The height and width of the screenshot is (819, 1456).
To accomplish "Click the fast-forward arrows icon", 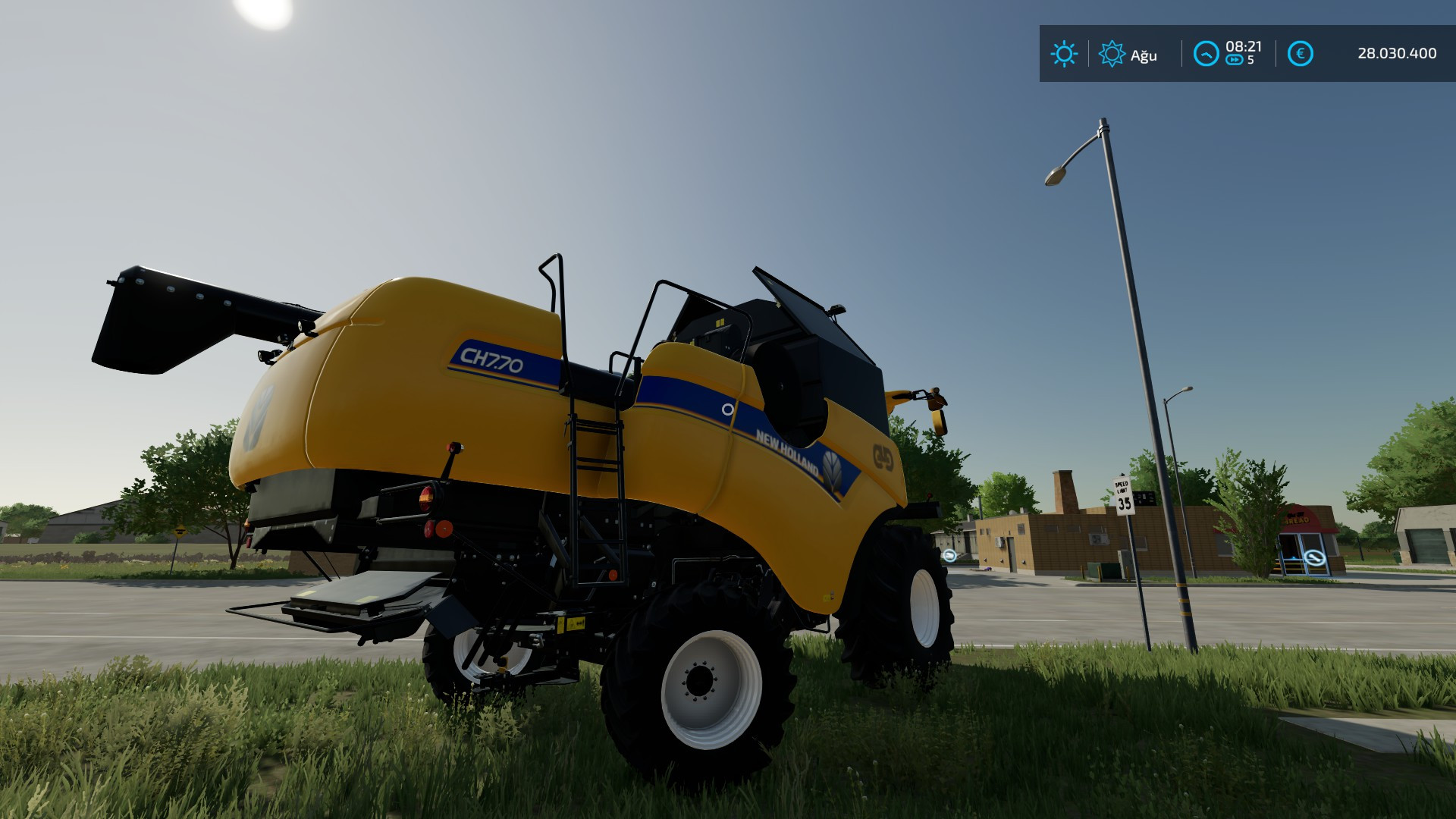I will (1235, 60).
